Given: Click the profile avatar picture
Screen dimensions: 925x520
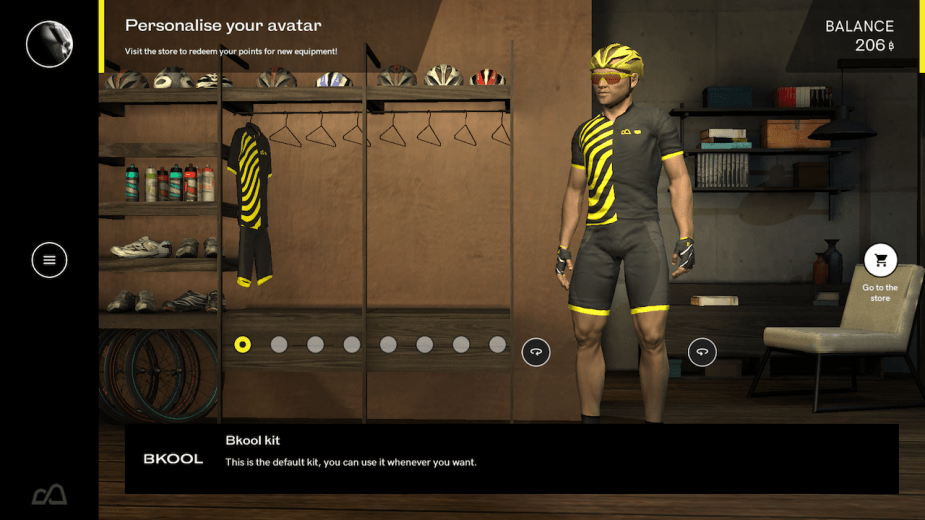Looking at the screenshot, I should tap(49, 44).
